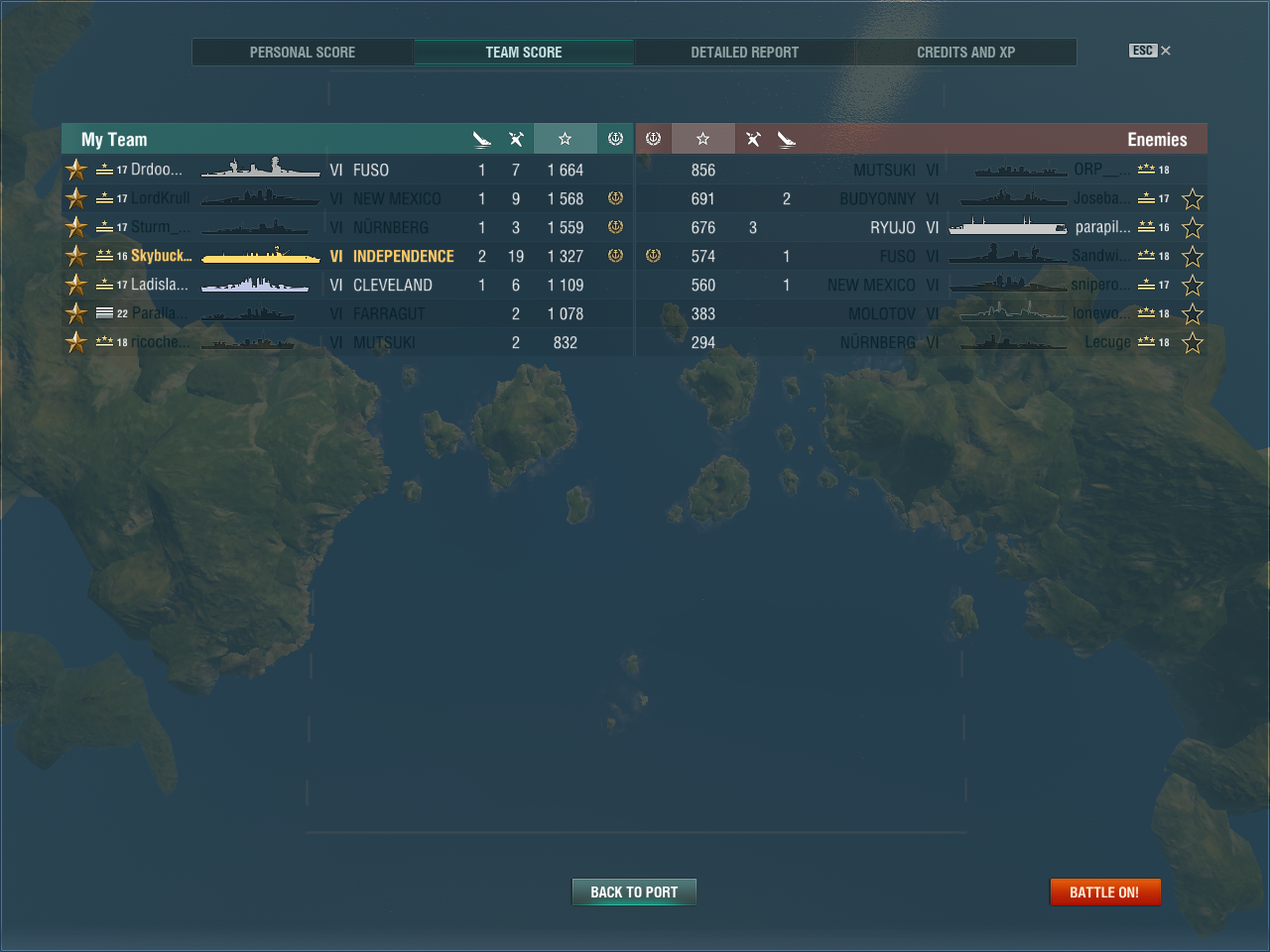
Task: Sort My Team by aircraft shot down
Action: [516, 139]
